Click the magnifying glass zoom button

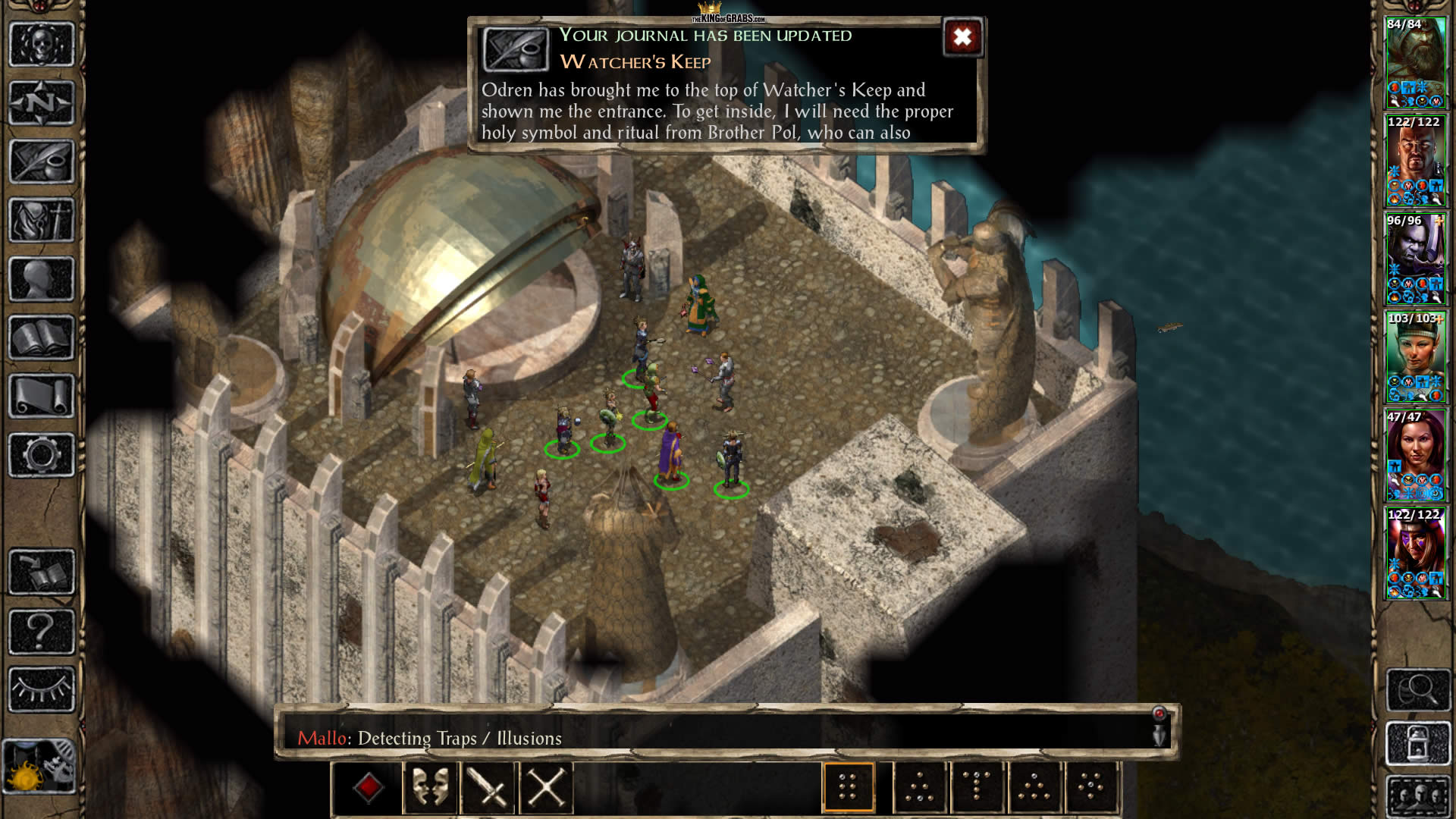click(1417, 689)
